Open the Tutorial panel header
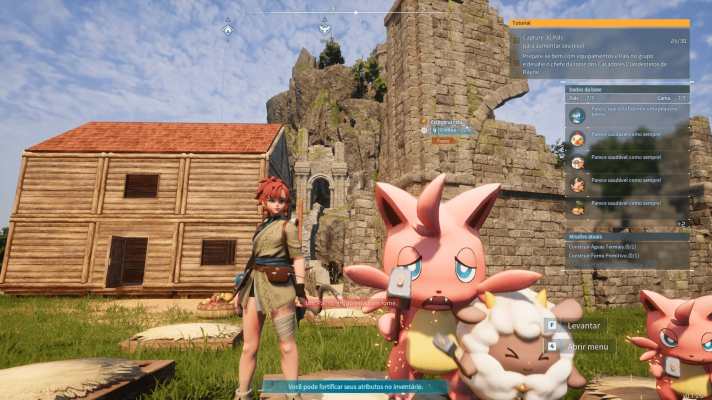The width and height of the screenshot is (712, 400). 599,23
